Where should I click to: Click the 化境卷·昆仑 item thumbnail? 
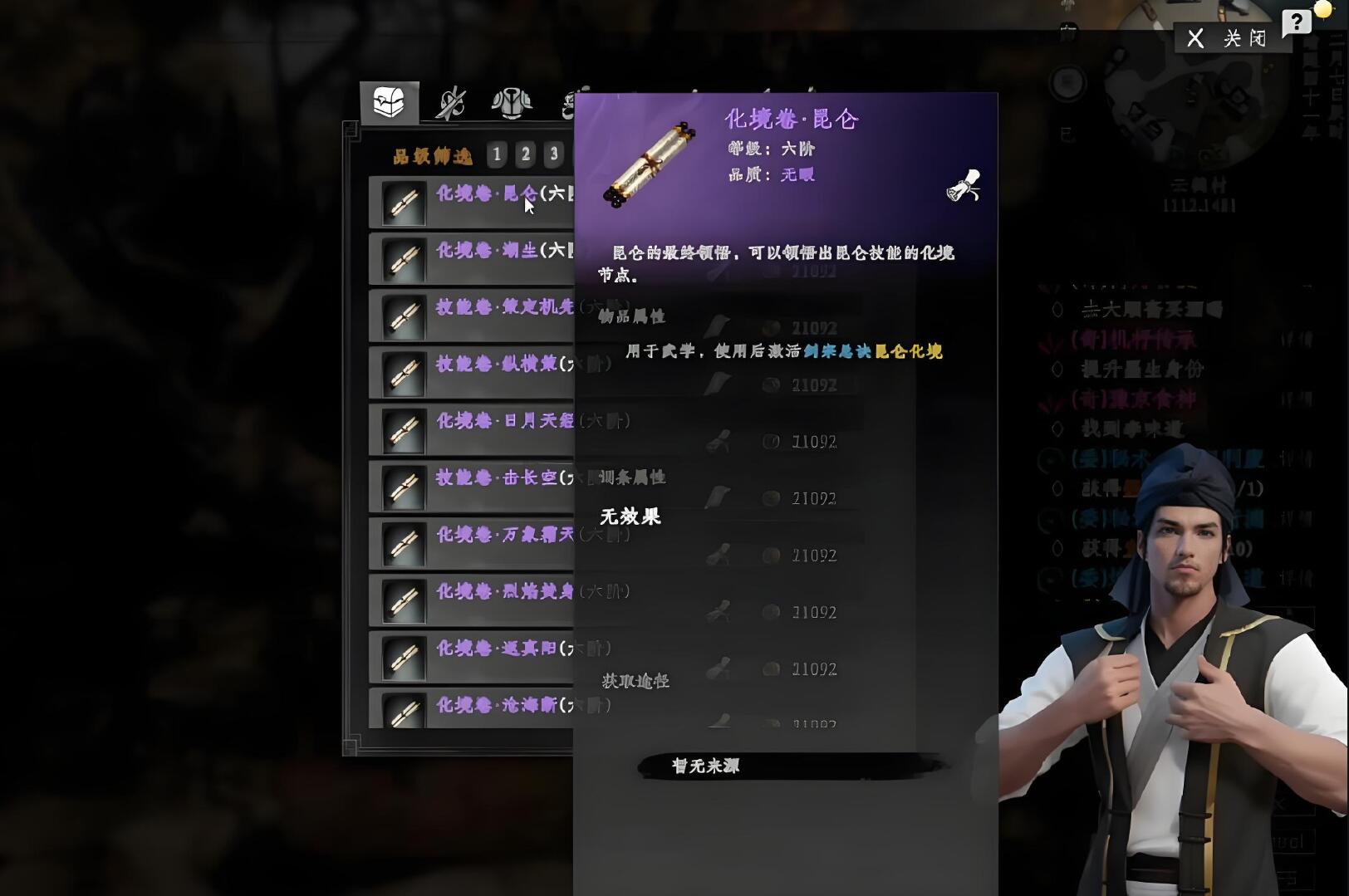[x=403, y=202]
